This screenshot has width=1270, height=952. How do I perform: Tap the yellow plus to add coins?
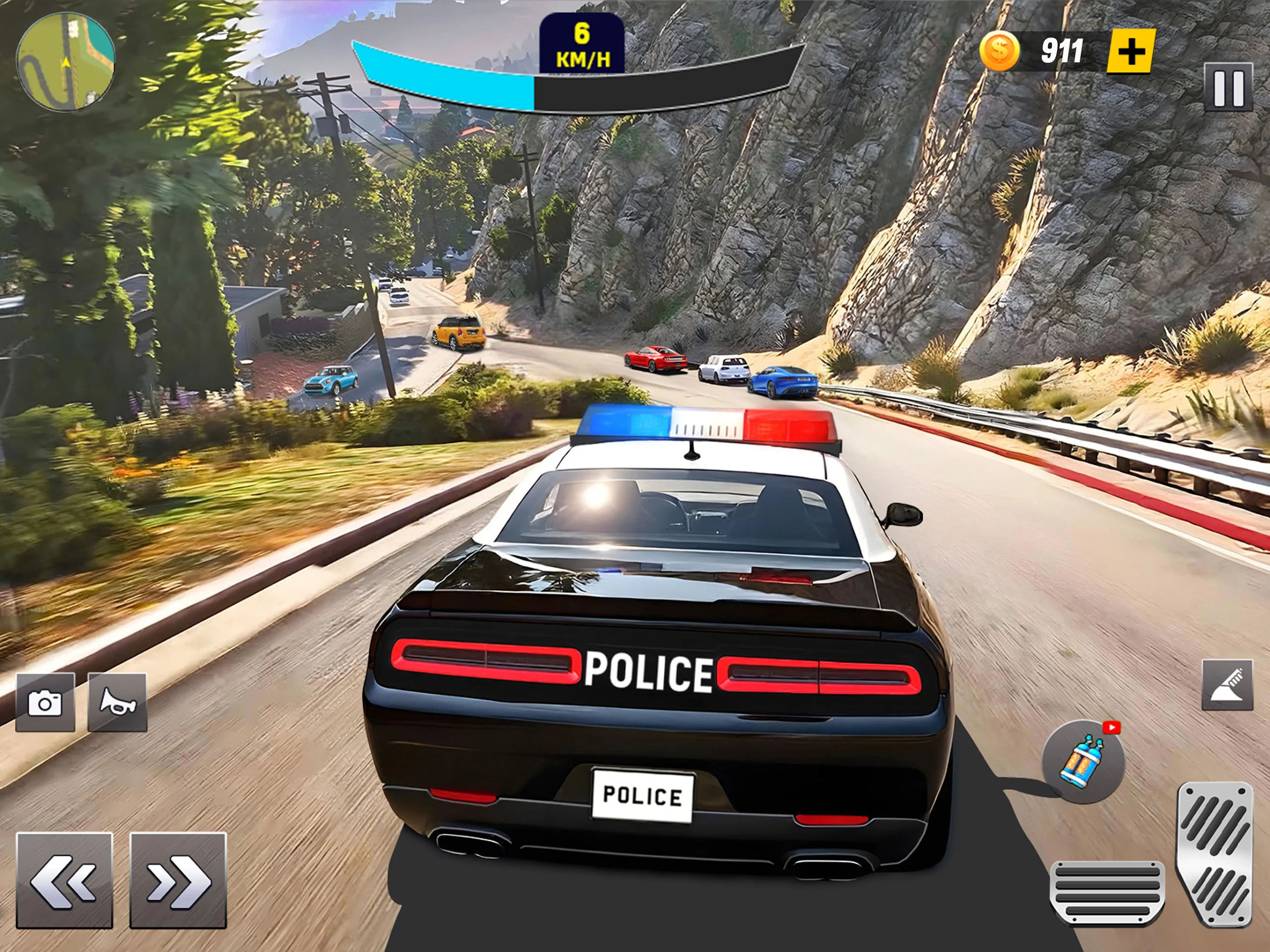pos(1131,52)
